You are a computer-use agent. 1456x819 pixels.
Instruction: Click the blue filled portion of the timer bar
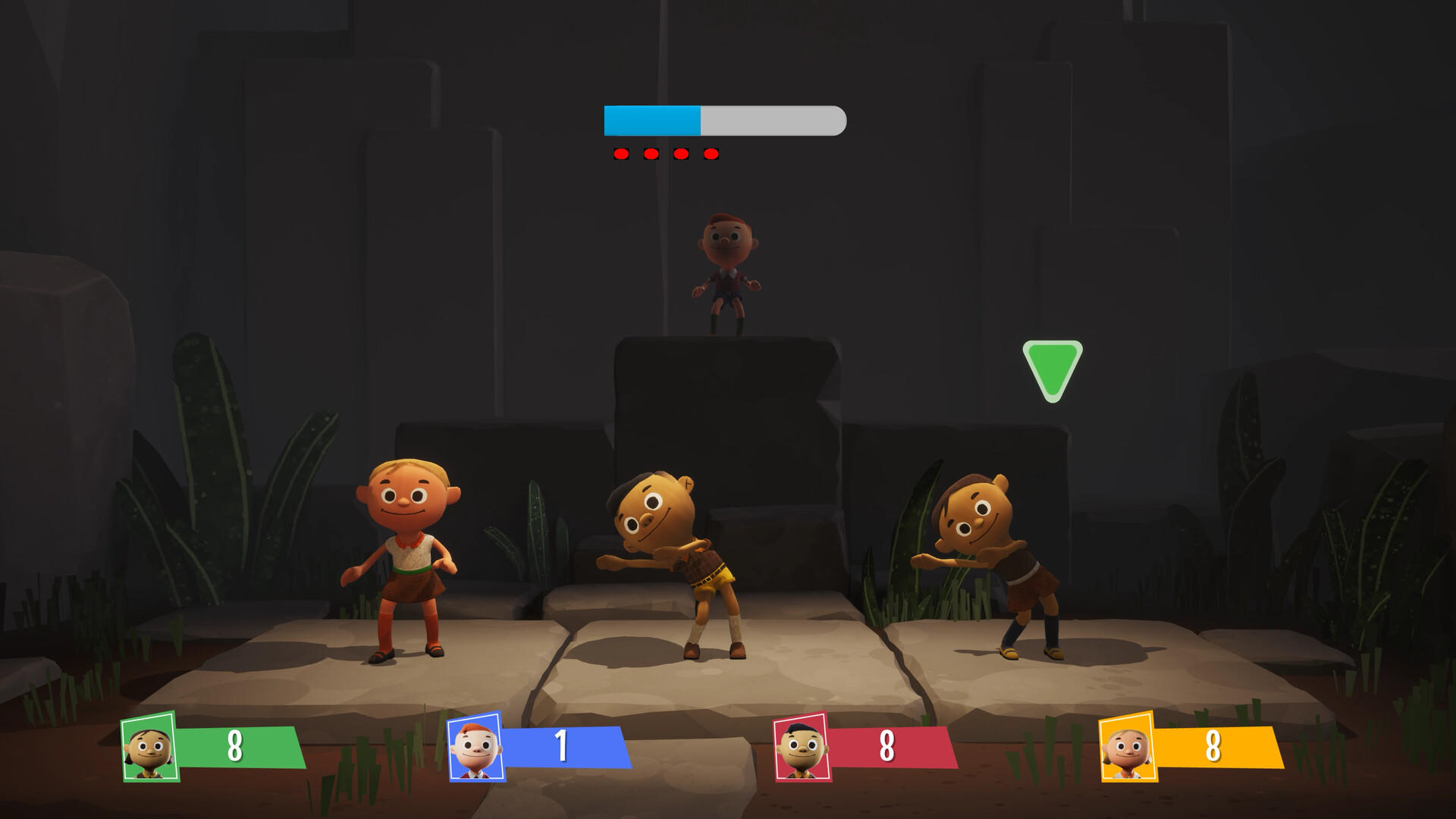[652, 119]
